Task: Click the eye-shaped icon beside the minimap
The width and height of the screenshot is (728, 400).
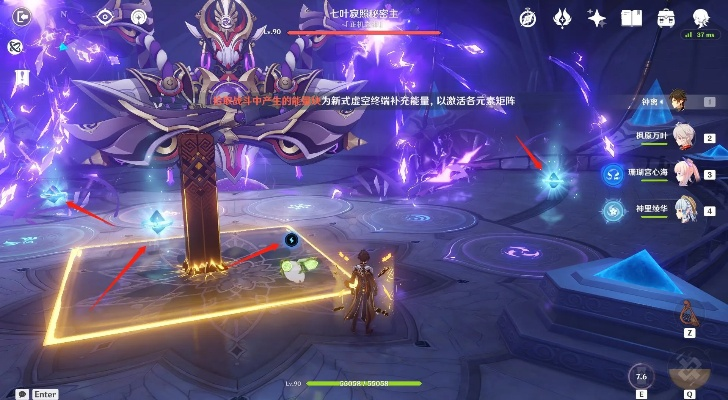Action: (x=105, y=17)
